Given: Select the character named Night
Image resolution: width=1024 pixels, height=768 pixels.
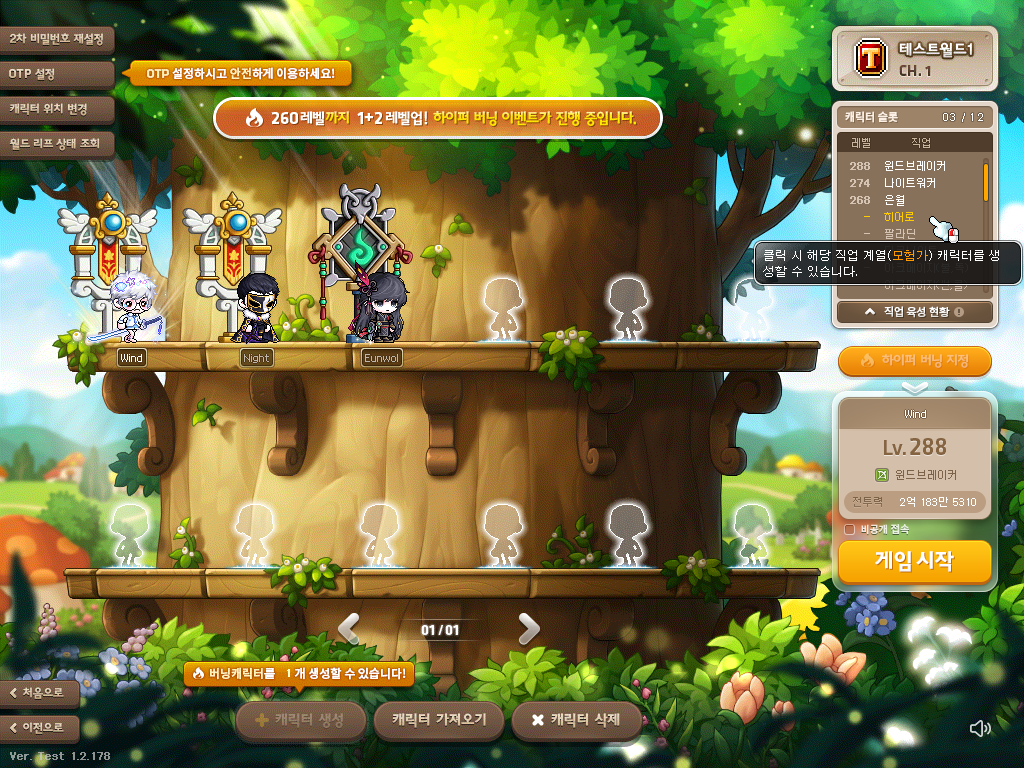Looking at the screenshot, I should [x=257, y=300].
